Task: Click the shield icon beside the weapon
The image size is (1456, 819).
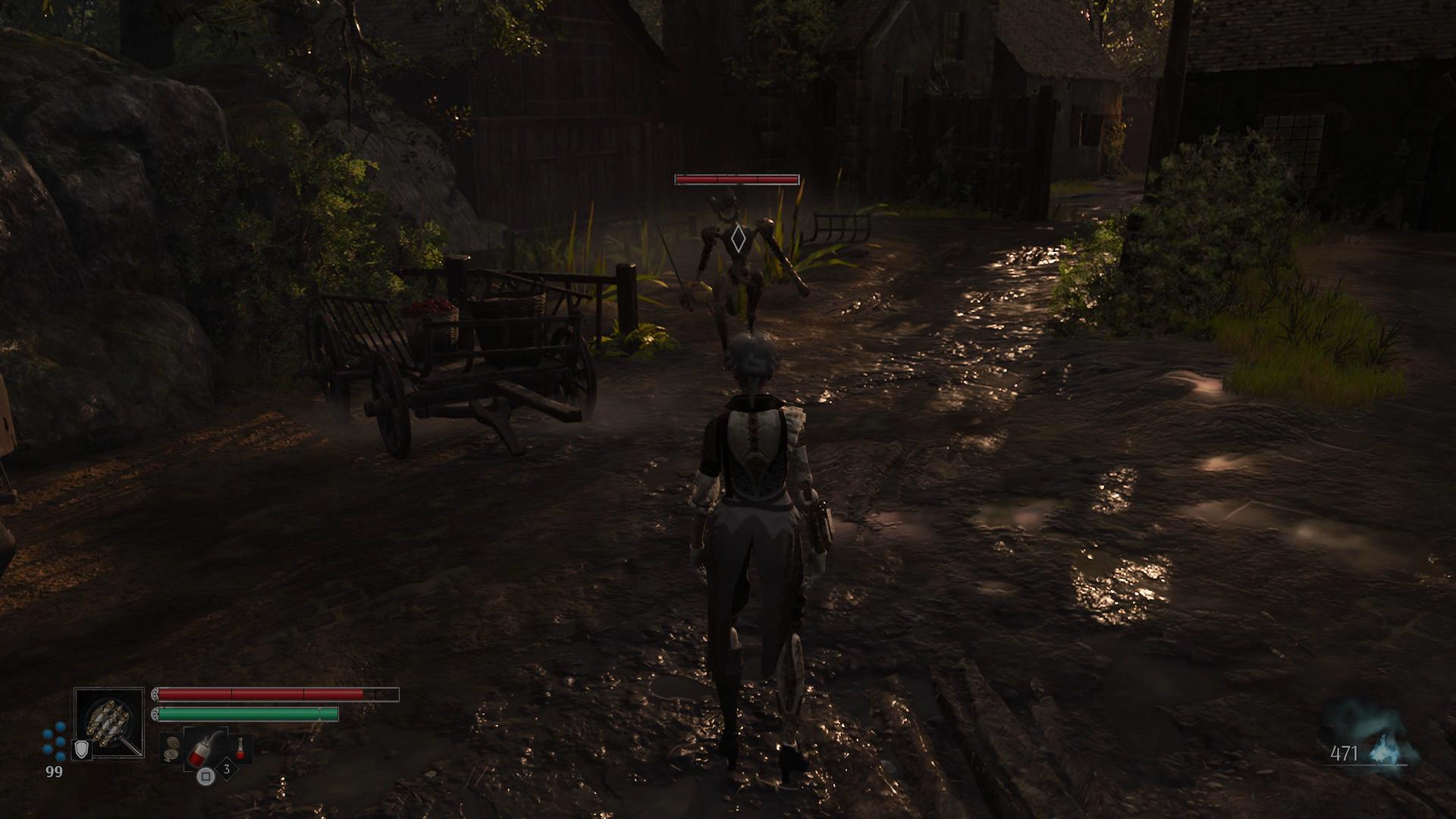Action: (x=80, y=749)
